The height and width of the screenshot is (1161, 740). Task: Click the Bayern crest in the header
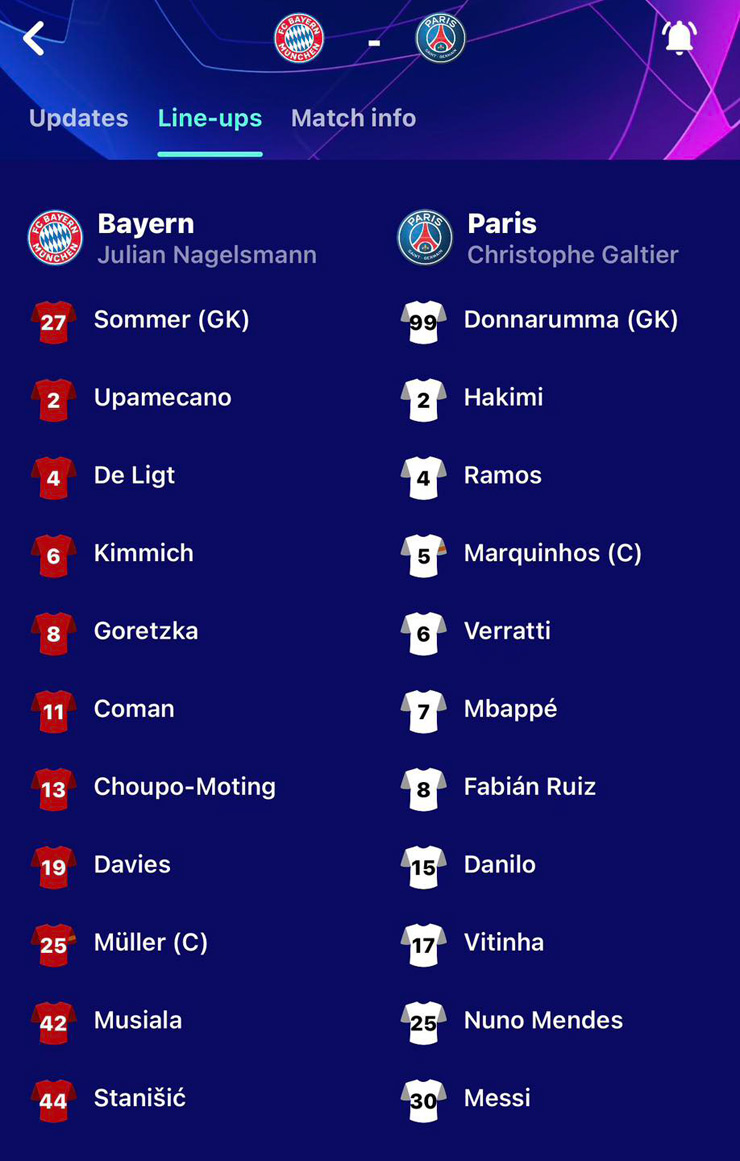pos(299,41)
